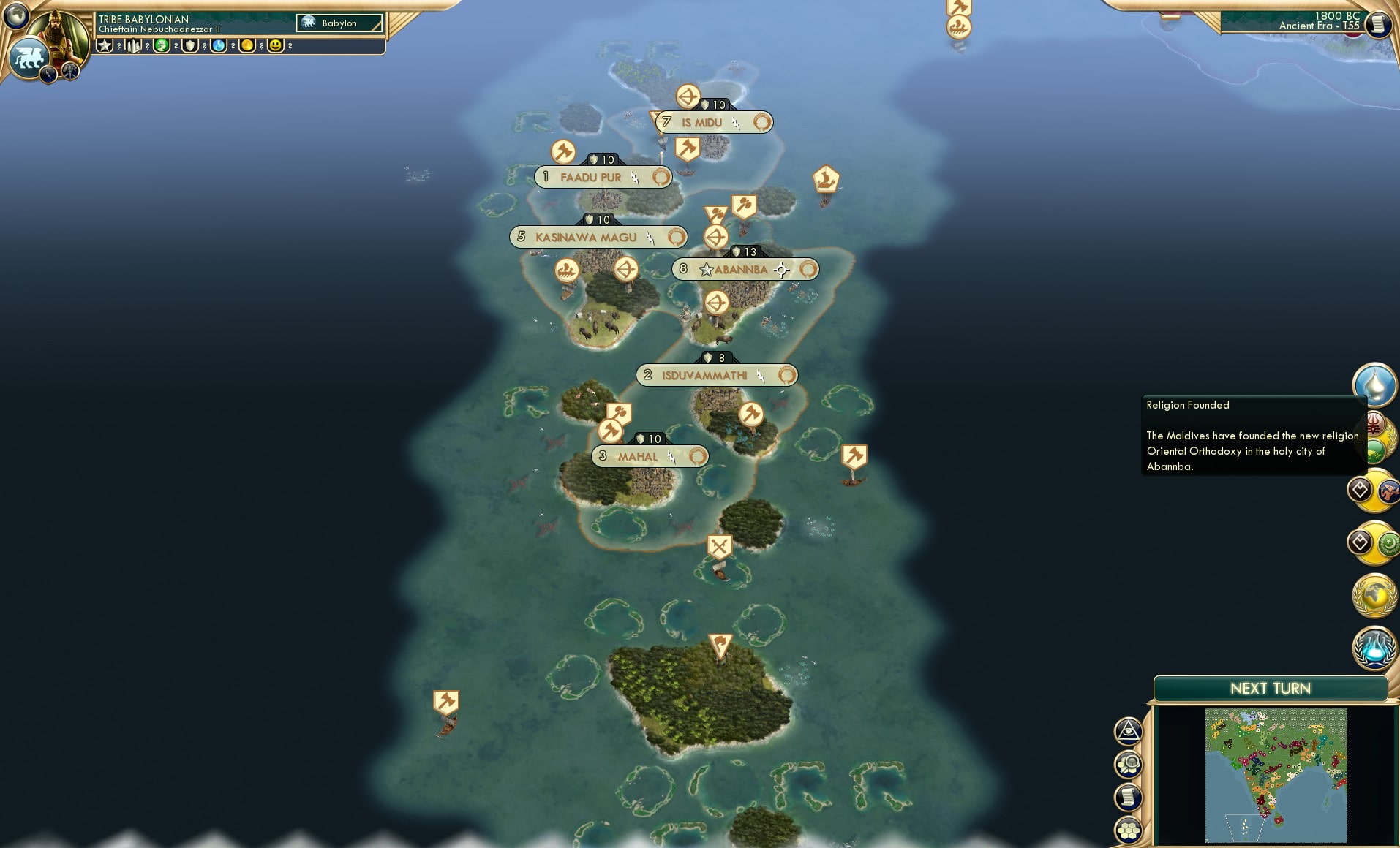Open the notification log scroll icon near minimap
The height and width of the screenshot is (848, 1400).
(1128, 798)
